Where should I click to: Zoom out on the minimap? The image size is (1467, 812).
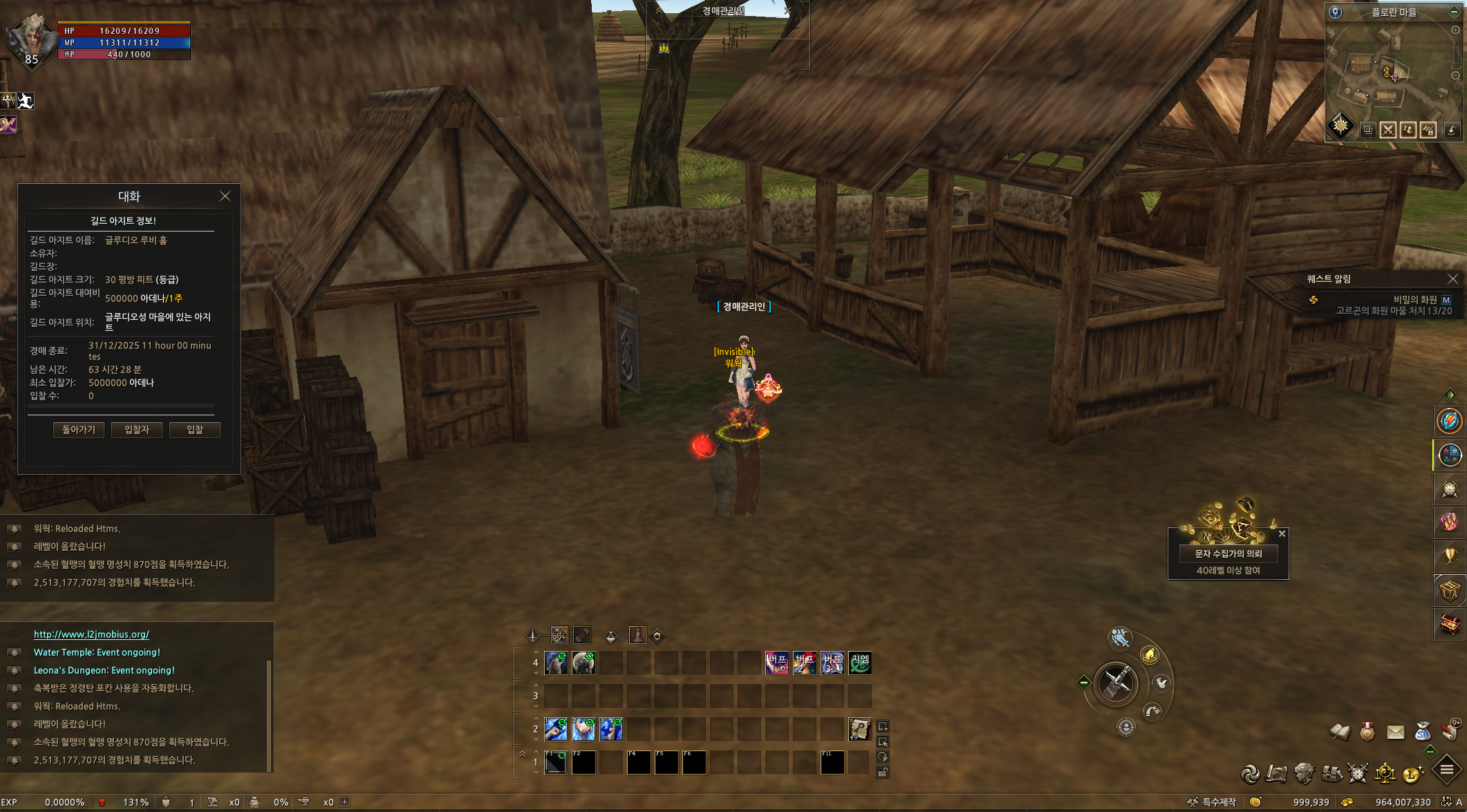click(x=1455, y=75)
